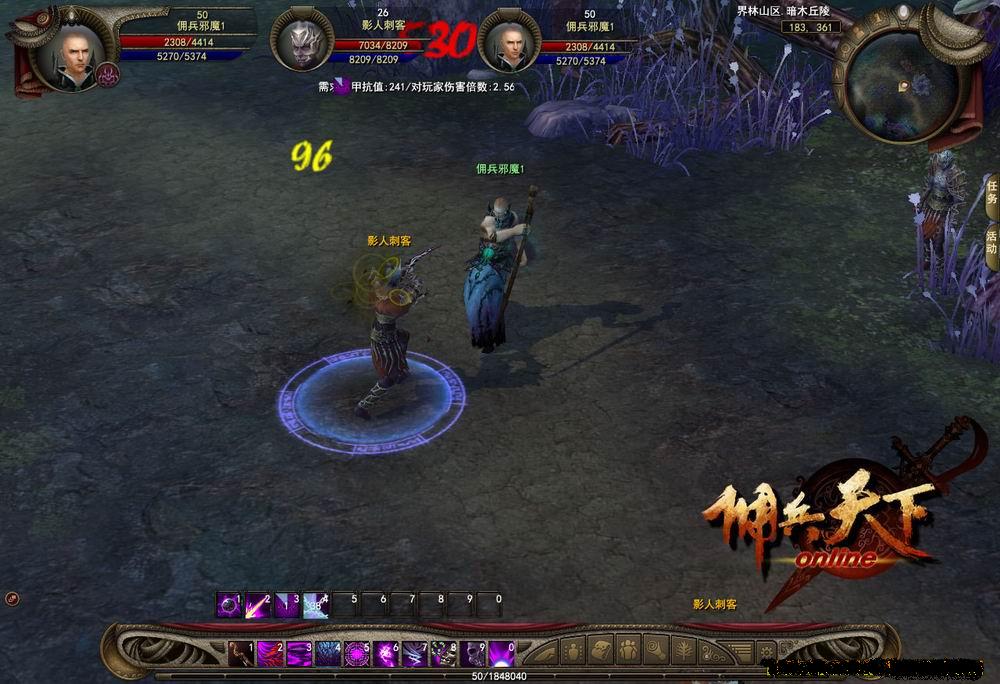Image resolution: width=1000 pixels, height=684 pixels.
Task: Open the two-figure social menu button
Action: pyautogui.click(x=629, y=649)
